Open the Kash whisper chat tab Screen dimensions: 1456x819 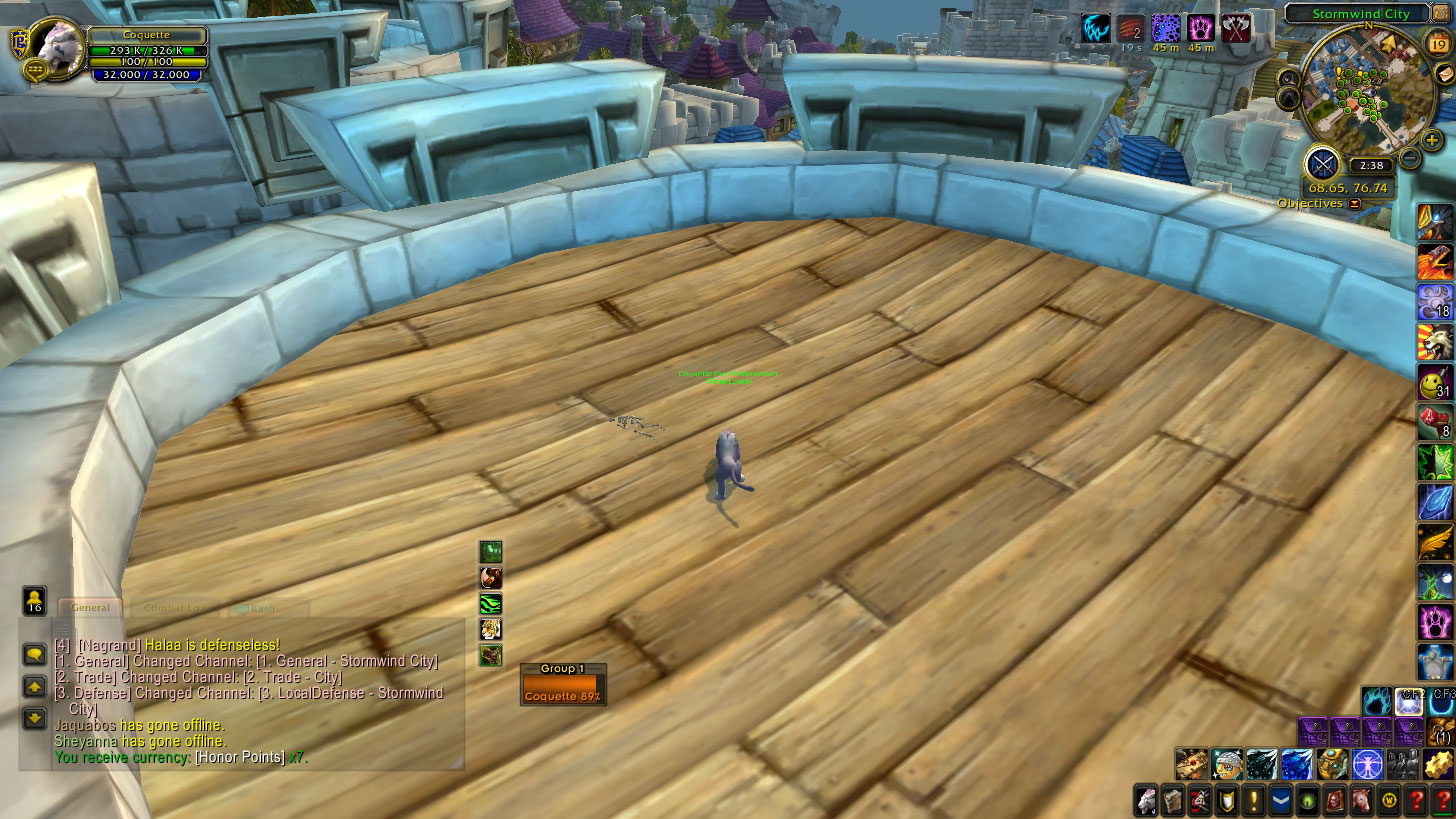[x=262, y=607]
